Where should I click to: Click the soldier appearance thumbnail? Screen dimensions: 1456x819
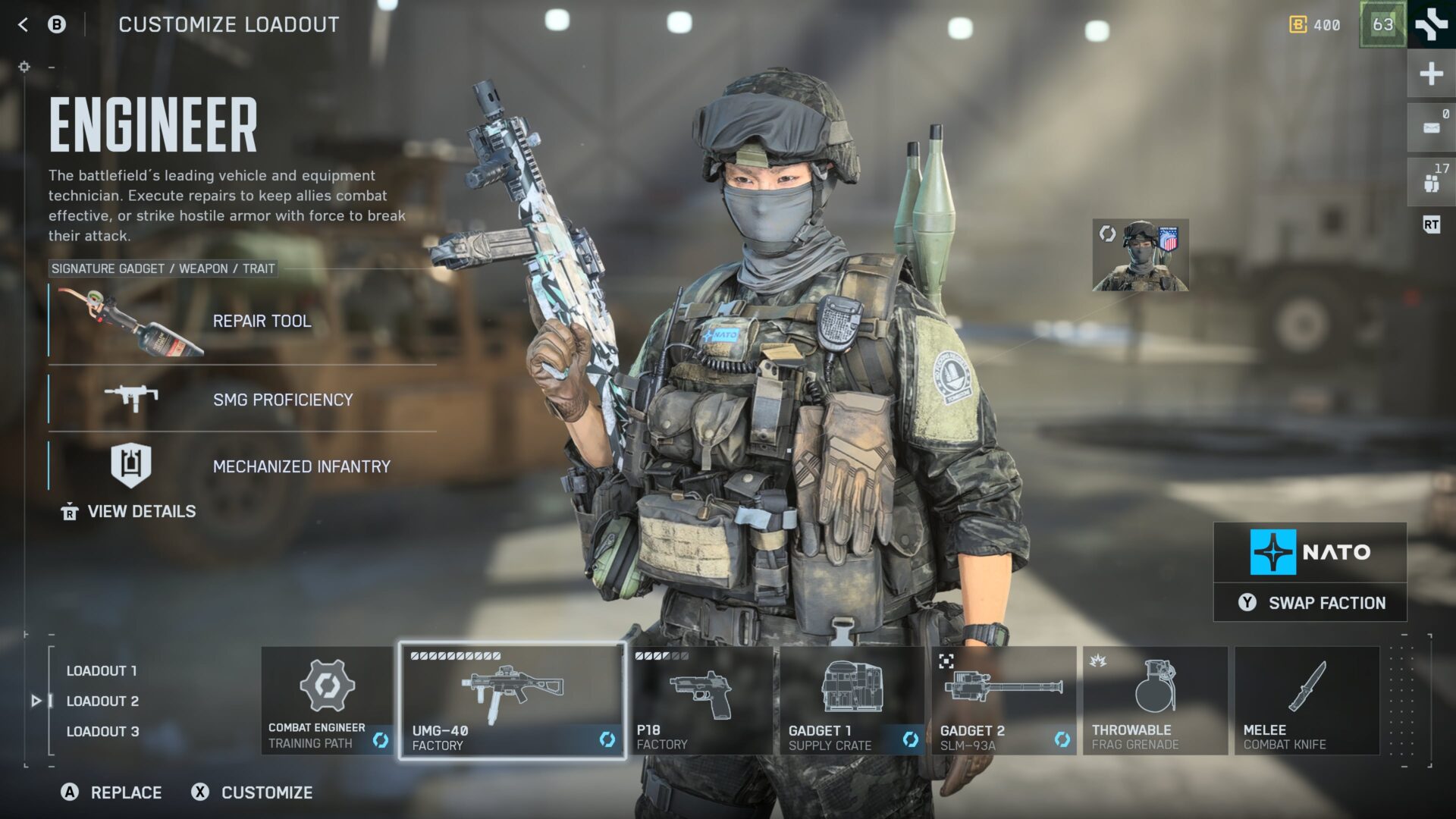coord(1141,256)
